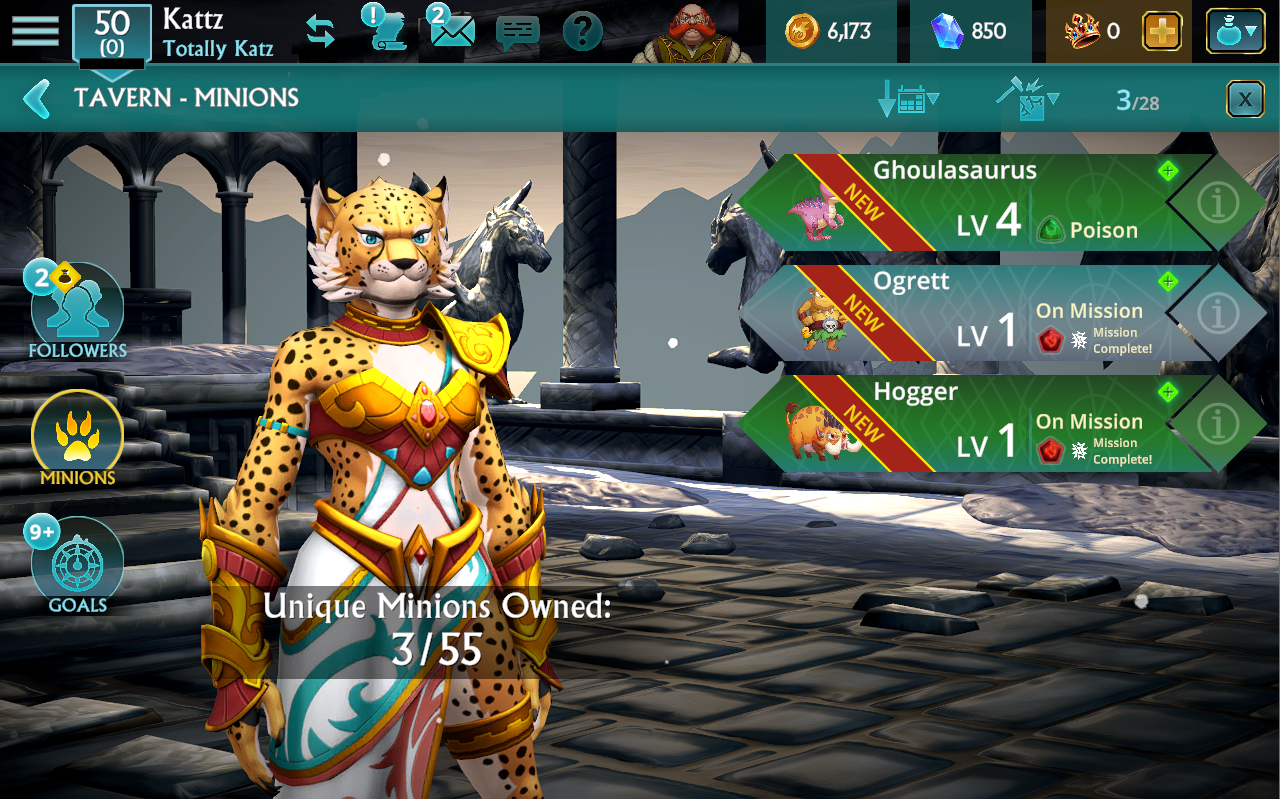Click the gold coins currency counter
The image size is (1280, 799).
tap(828, 32)
